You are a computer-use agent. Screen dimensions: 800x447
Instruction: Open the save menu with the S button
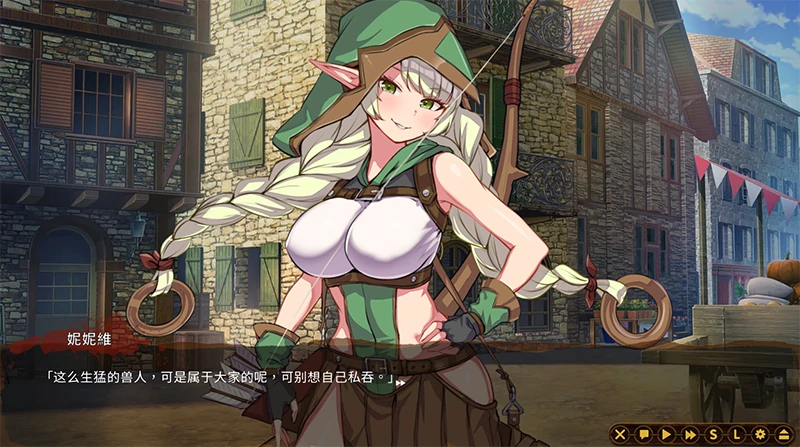point(713,434)
